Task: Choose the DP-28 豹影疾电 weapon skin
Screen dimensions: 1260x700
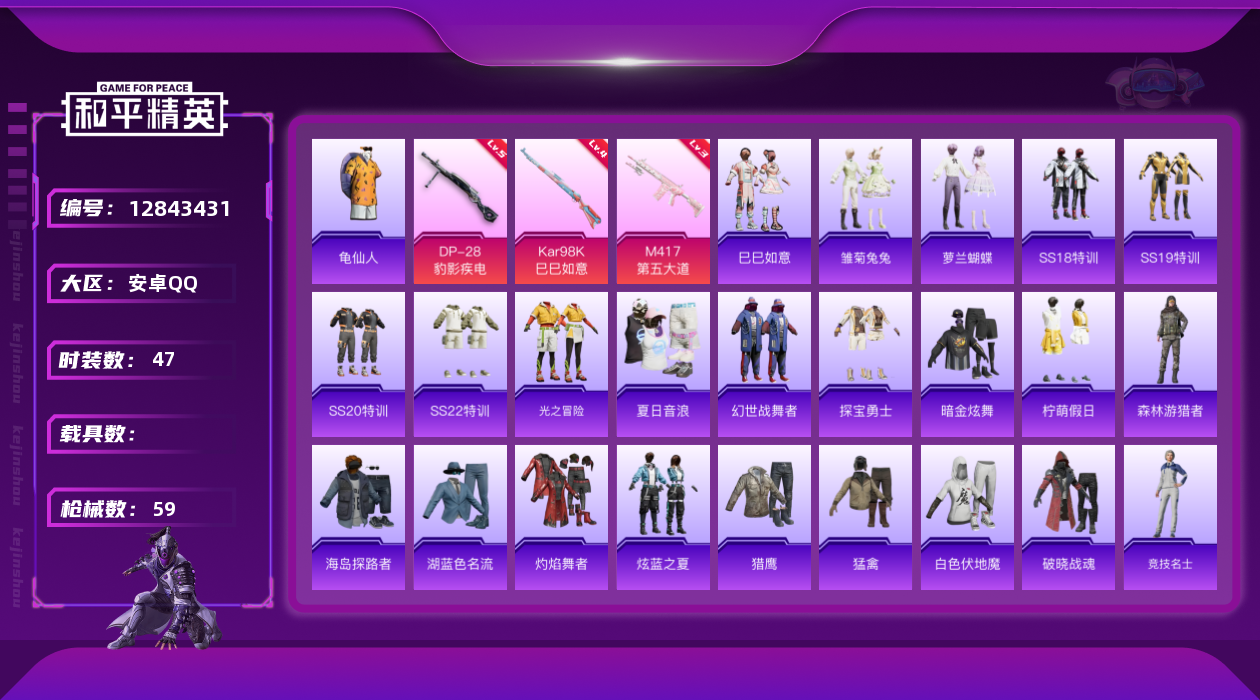Action: [460, 211]
